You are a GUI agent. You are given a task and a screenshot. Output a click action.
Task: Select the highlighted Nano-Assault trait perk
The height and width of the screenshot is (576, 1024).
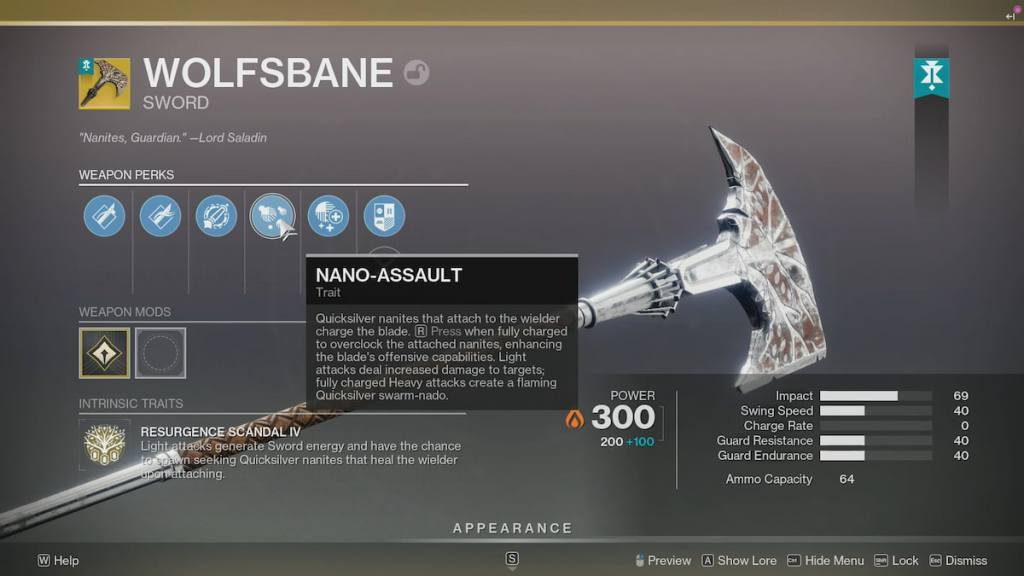(x=271, y=216)
